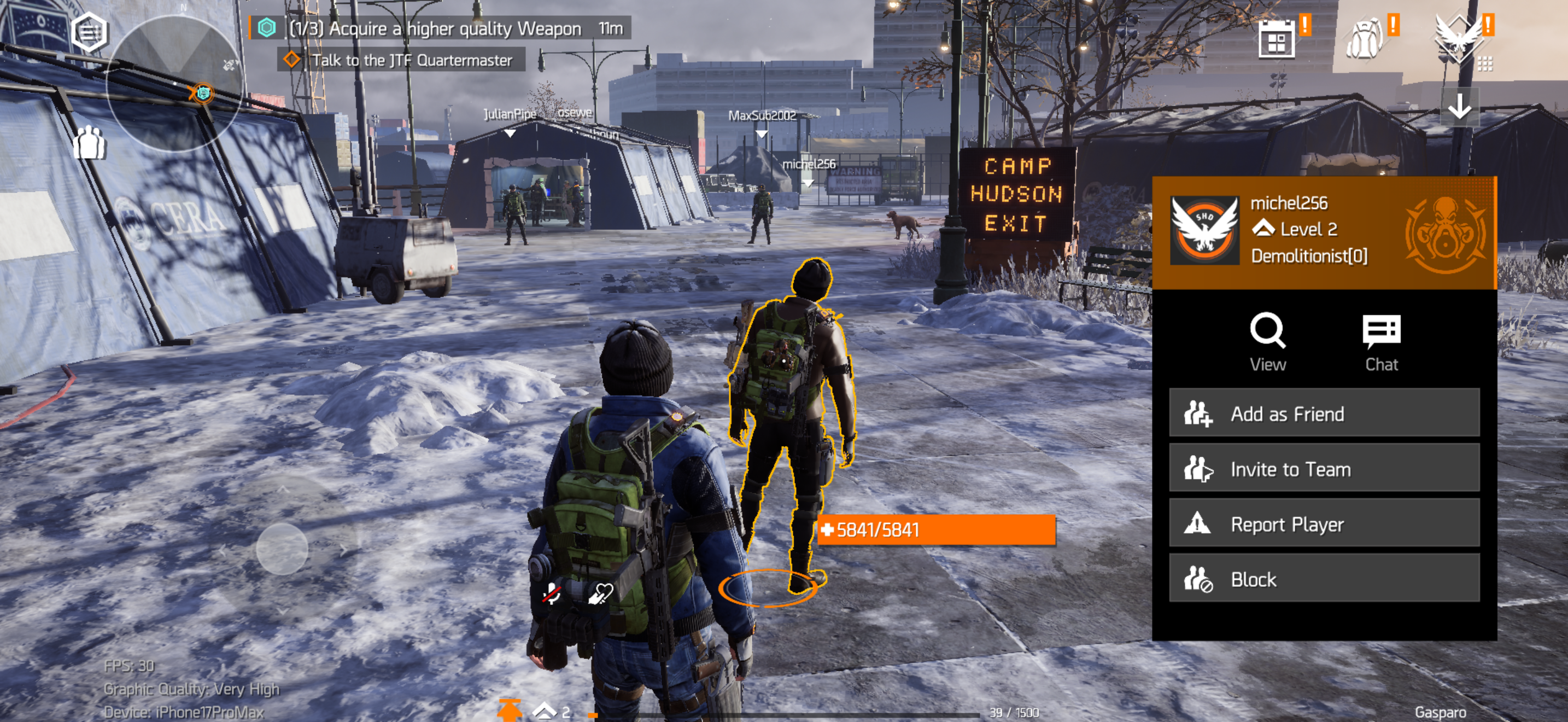Expand the mission tracker objective header
1568x722 pixels.
426,28
